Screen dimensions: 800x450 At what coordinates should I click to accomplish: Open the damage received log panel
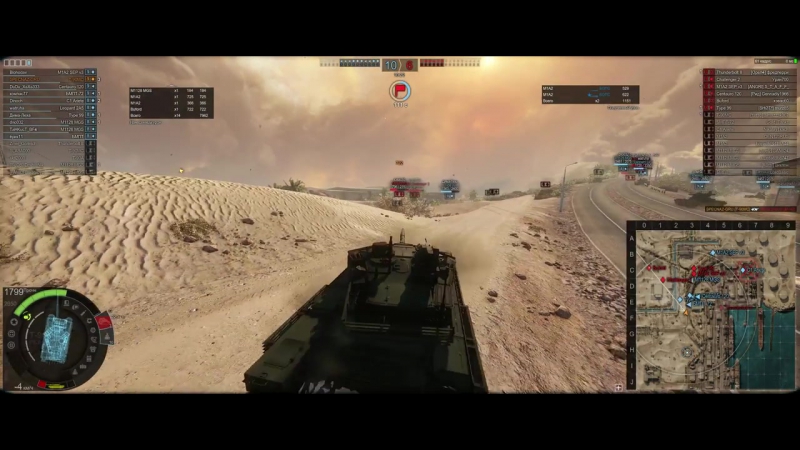(590, 94)
